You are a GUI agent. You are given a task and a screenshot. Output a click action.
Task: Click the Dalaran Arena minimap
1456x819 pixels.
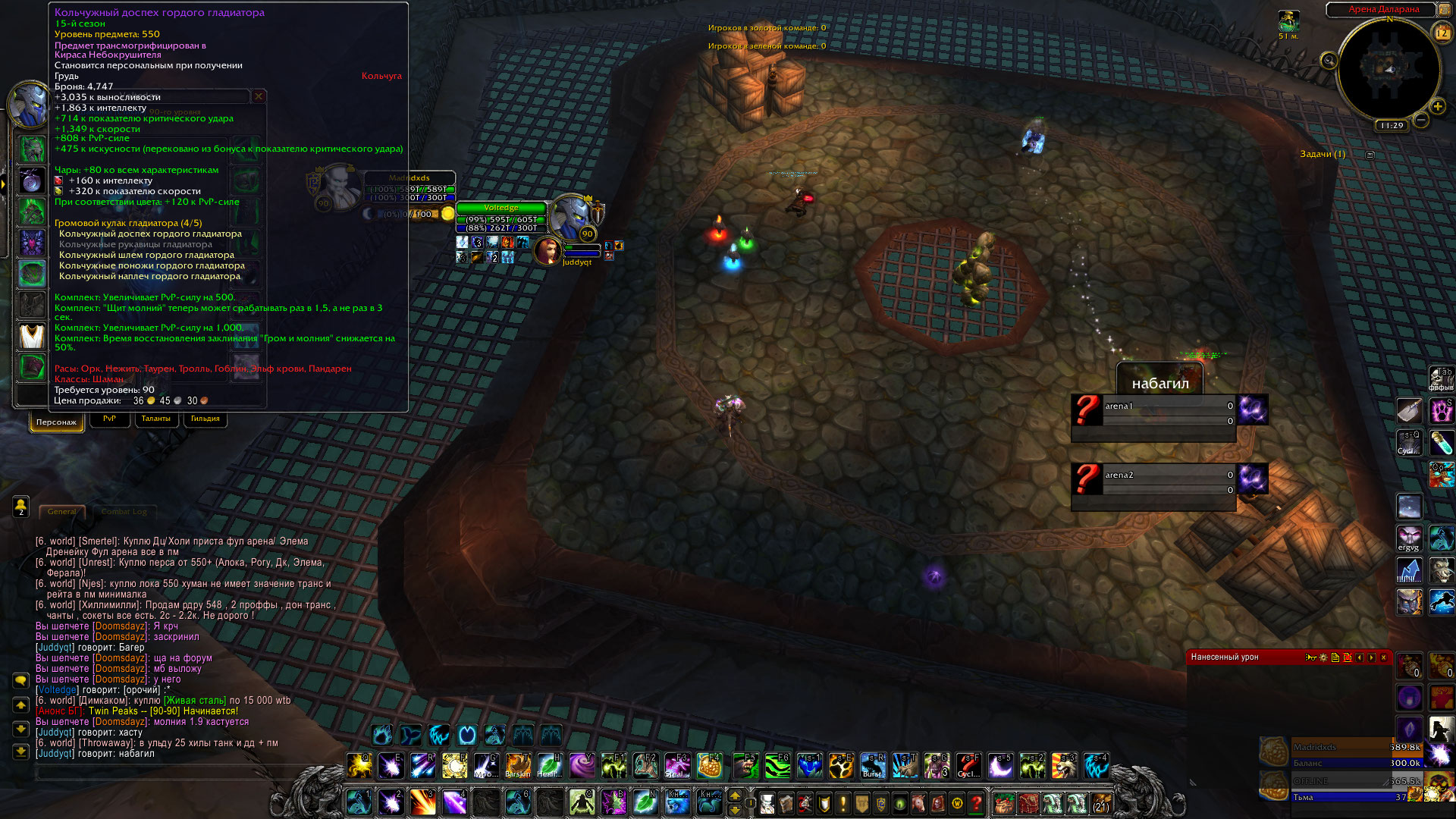click(1388, 70)
